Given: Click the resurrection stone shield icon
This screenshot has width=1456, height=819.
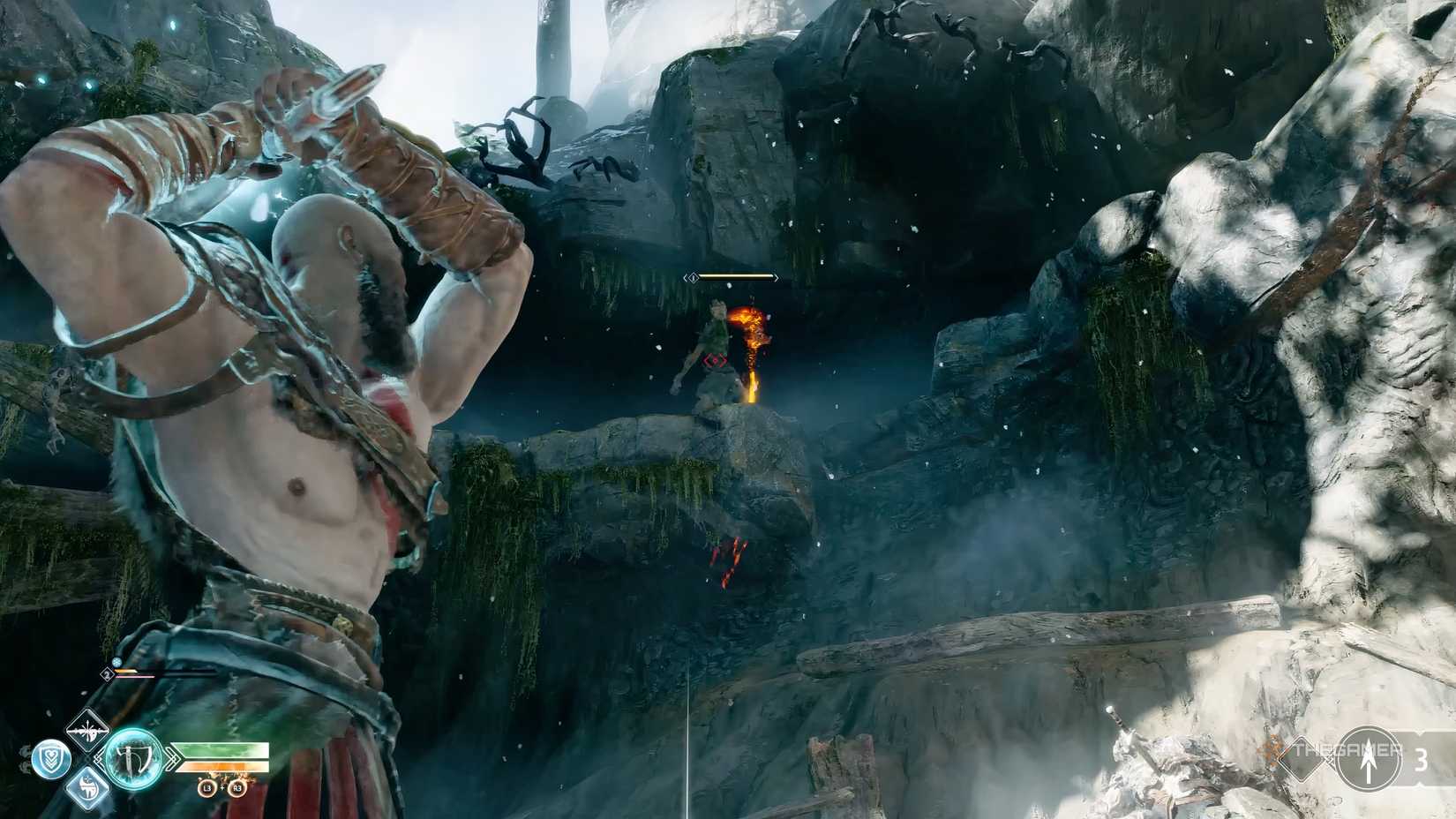Looking at the screenshot, I should (50, 758).
